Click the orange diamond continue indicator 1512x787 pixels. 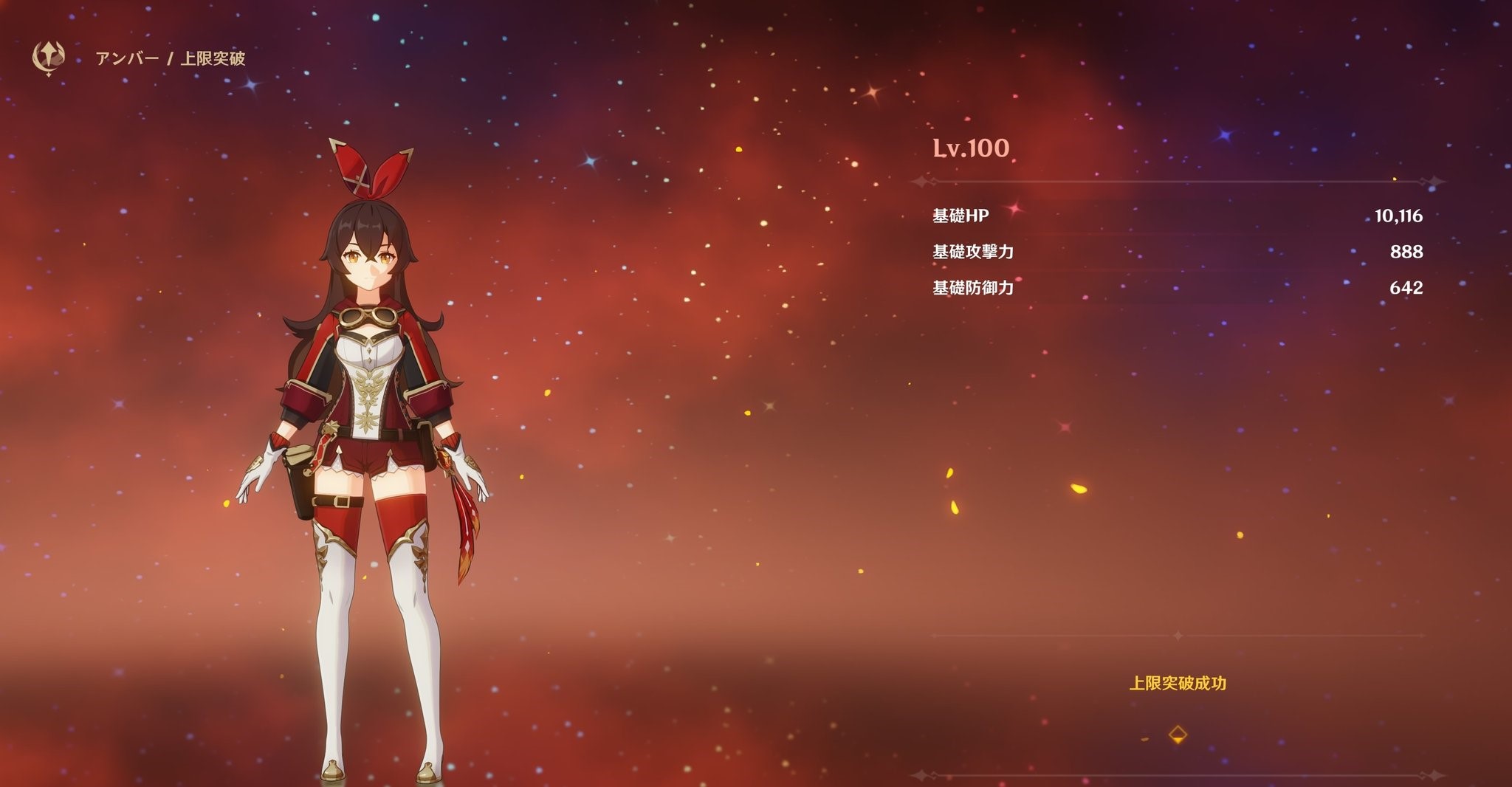tap(1178, 735)
